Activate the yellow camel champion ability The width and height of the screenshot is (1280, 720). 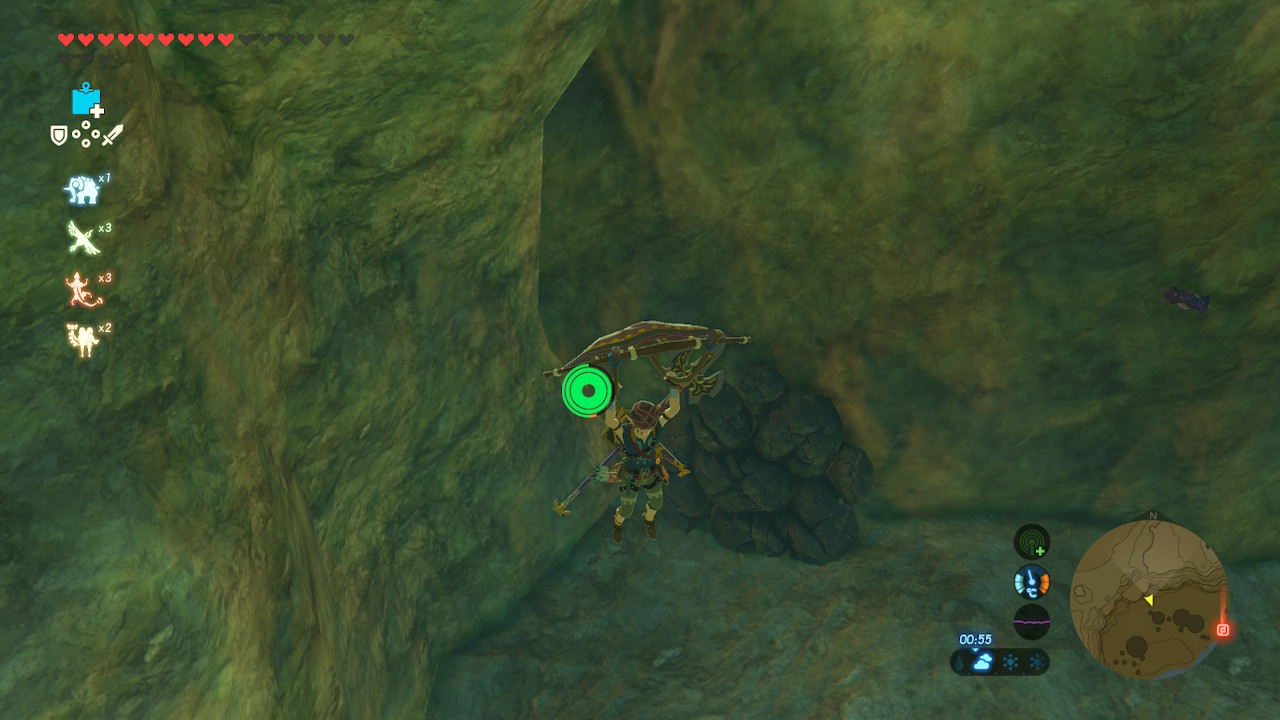point(82,339)
